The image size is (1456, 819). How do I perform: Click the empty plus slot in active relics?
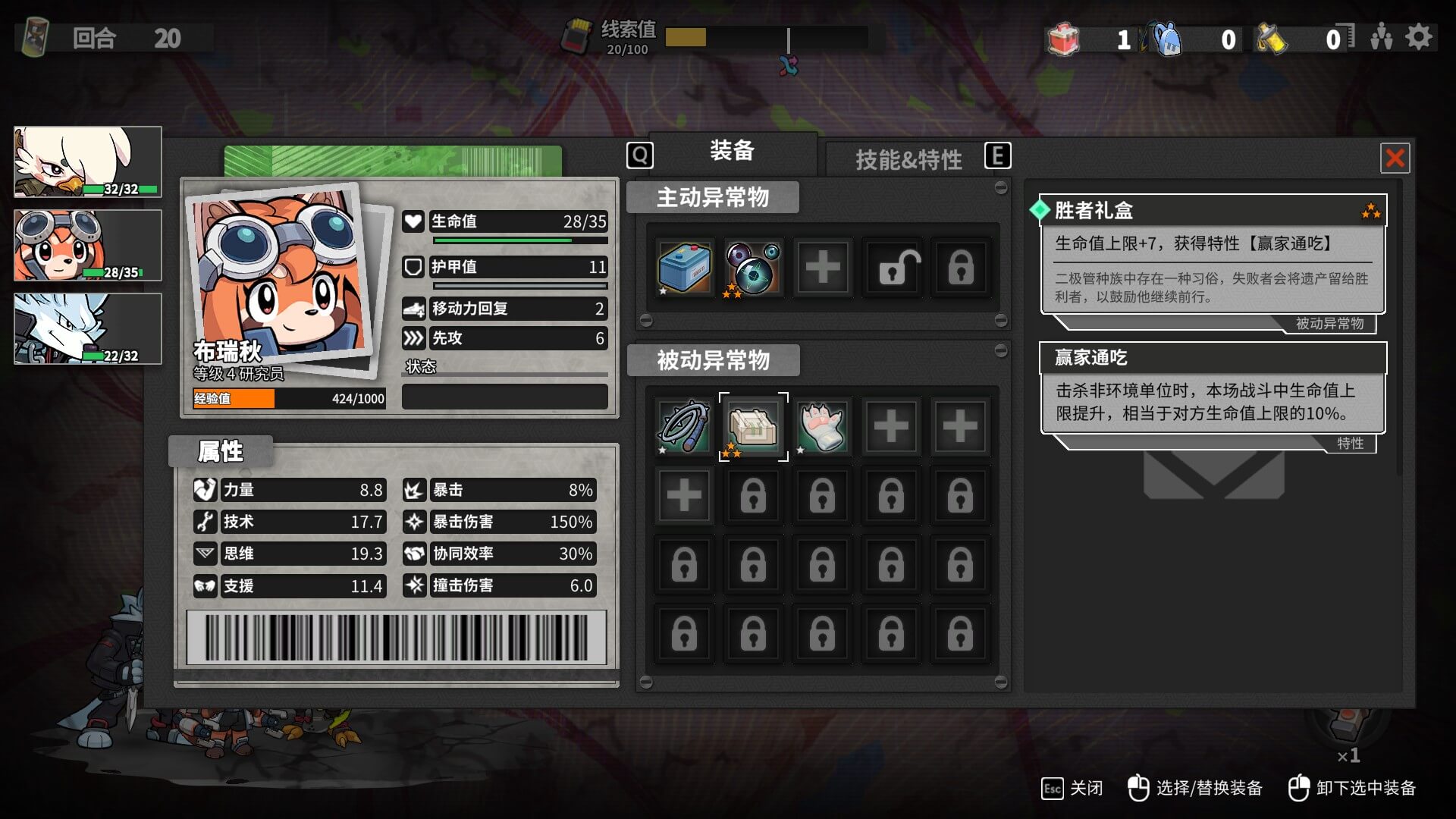click(x=823, y=268)
